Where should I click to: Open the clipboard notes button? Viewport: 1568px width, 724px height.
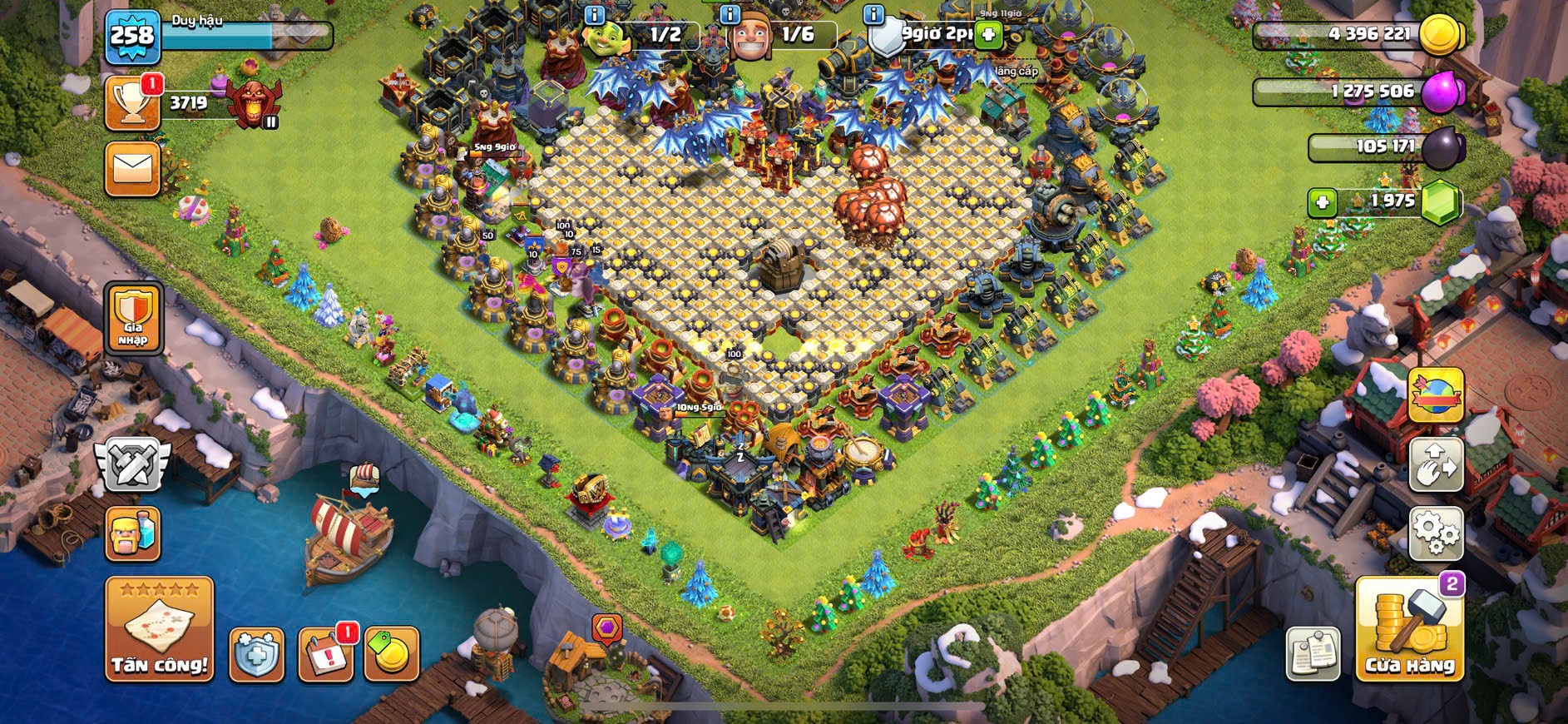[x=1313, y=653]
